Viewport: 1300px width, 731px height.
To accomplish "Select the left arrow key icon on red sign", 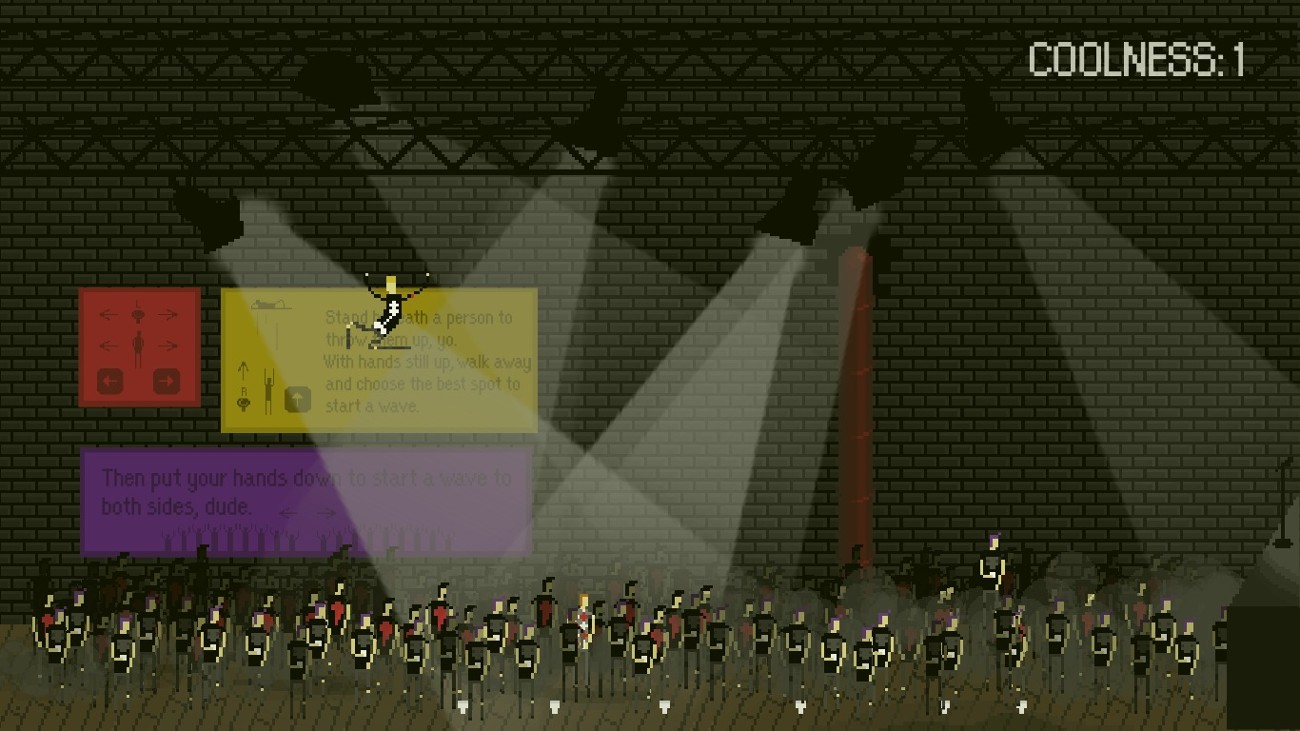I will 110,381.
